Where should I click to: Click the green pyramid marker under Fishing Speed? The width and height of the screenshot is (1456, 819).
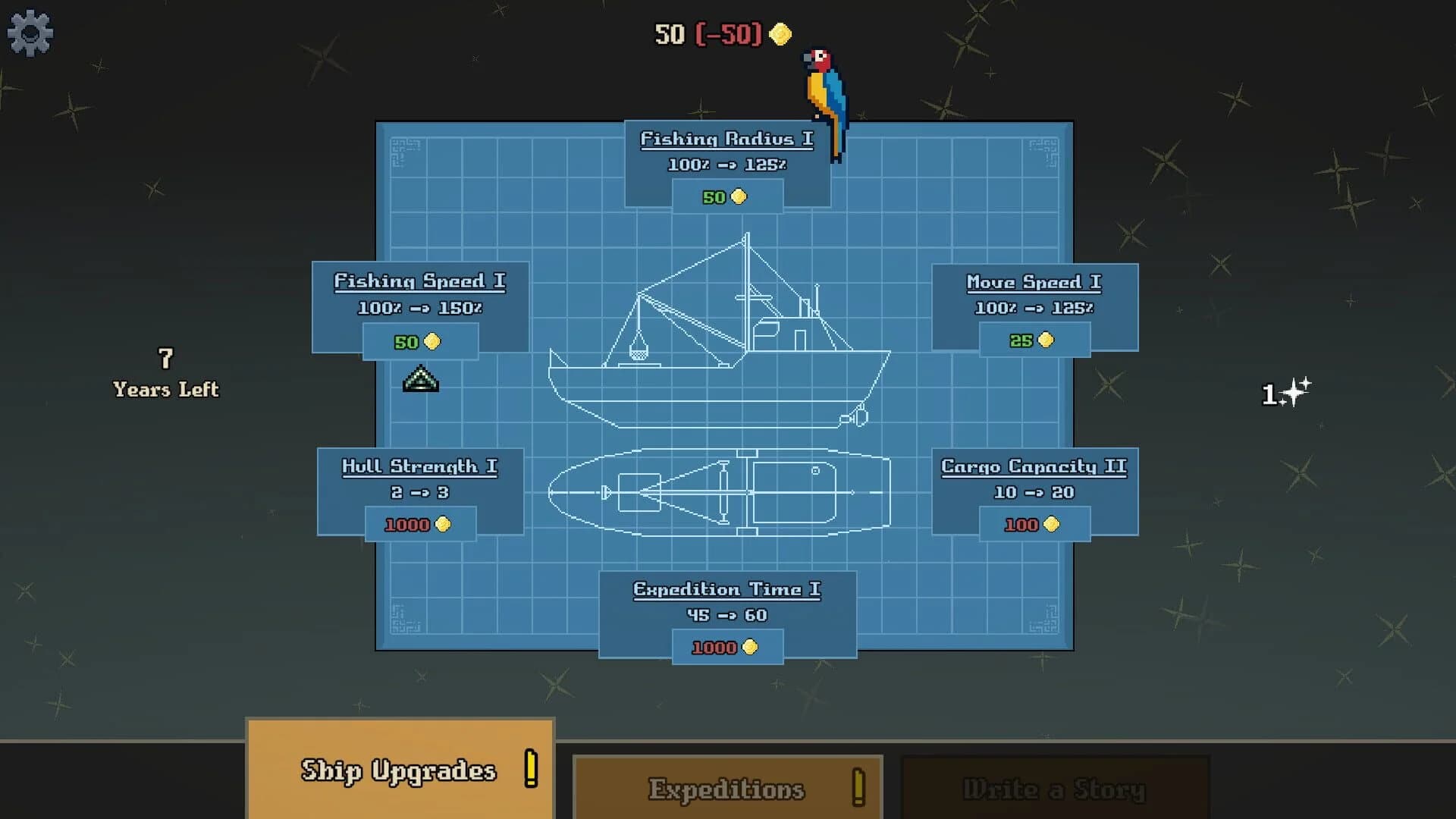pos(420,378)
